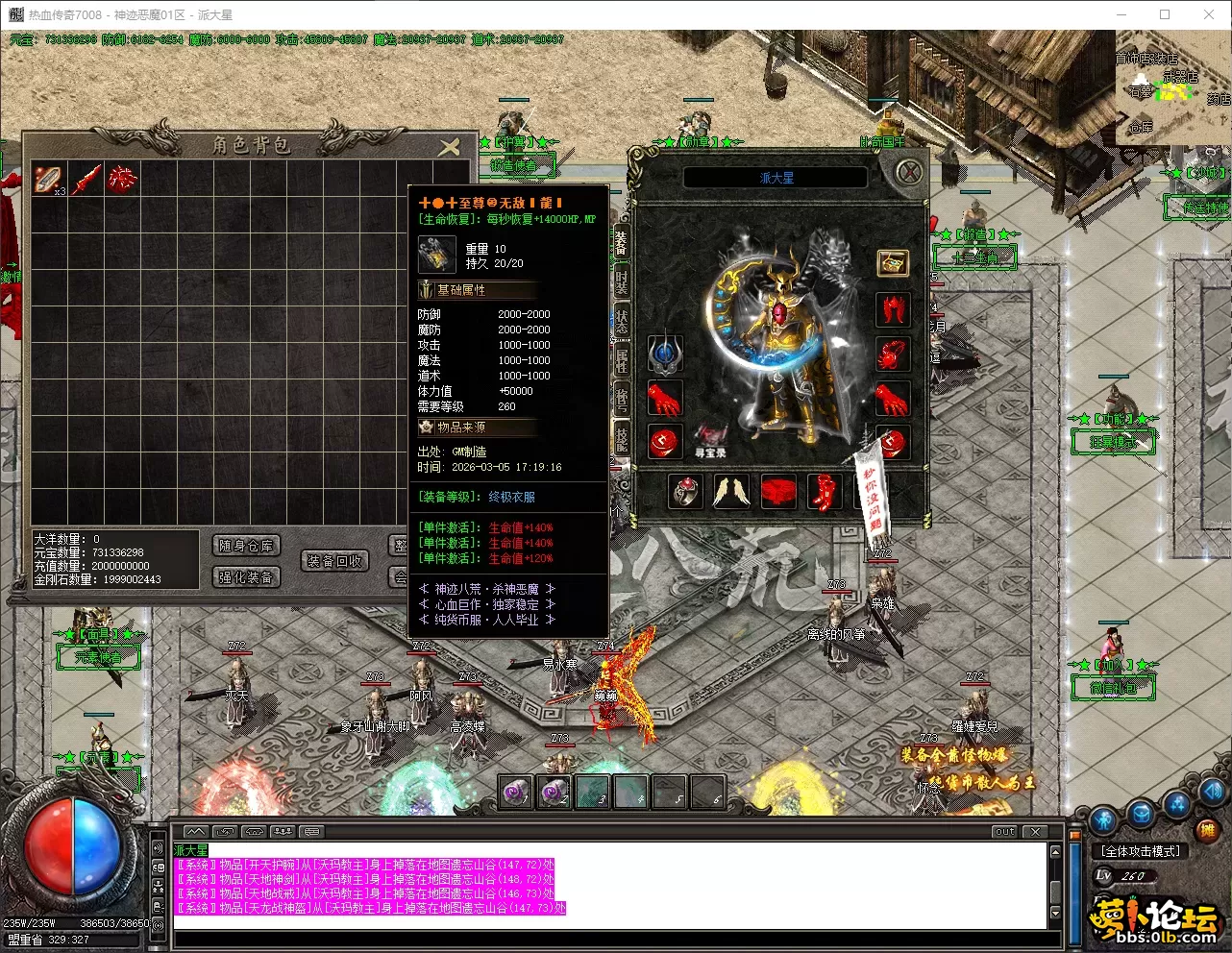Click the red boots equipment slot
Viewport: 1232px width, 953px height.
coord(825,492)
